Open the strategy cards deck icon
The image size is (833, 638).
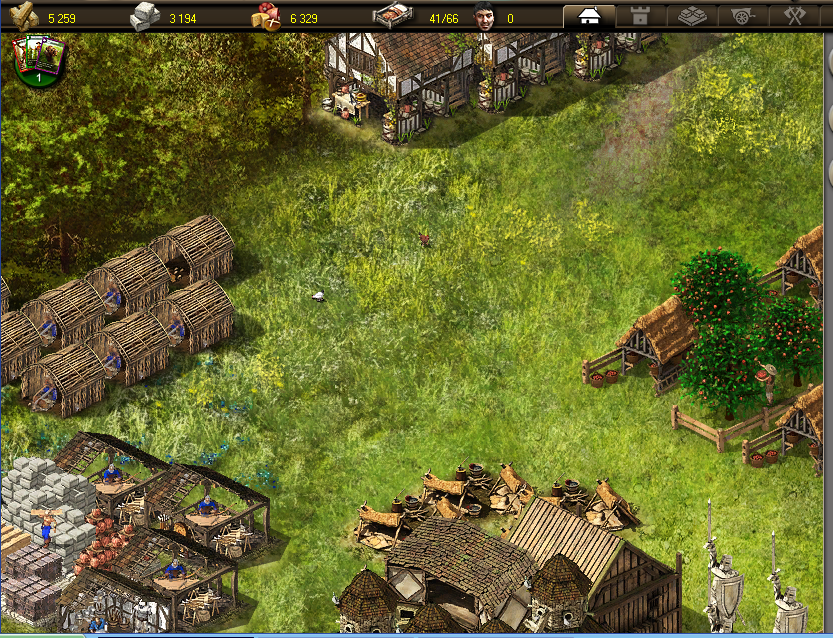point(38,59)
